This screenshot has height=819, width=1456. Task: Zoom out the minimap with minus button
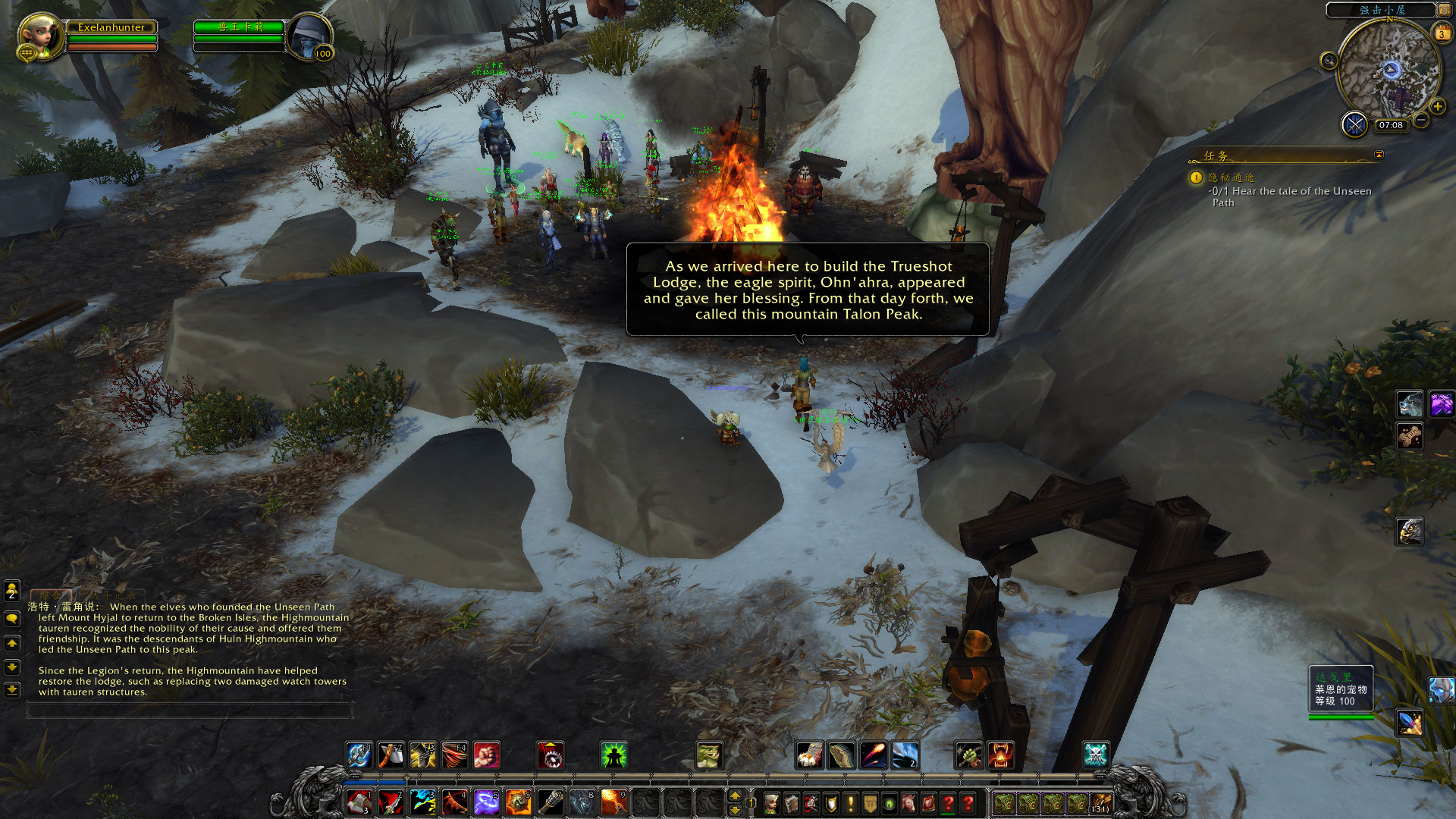point(1421,121)
